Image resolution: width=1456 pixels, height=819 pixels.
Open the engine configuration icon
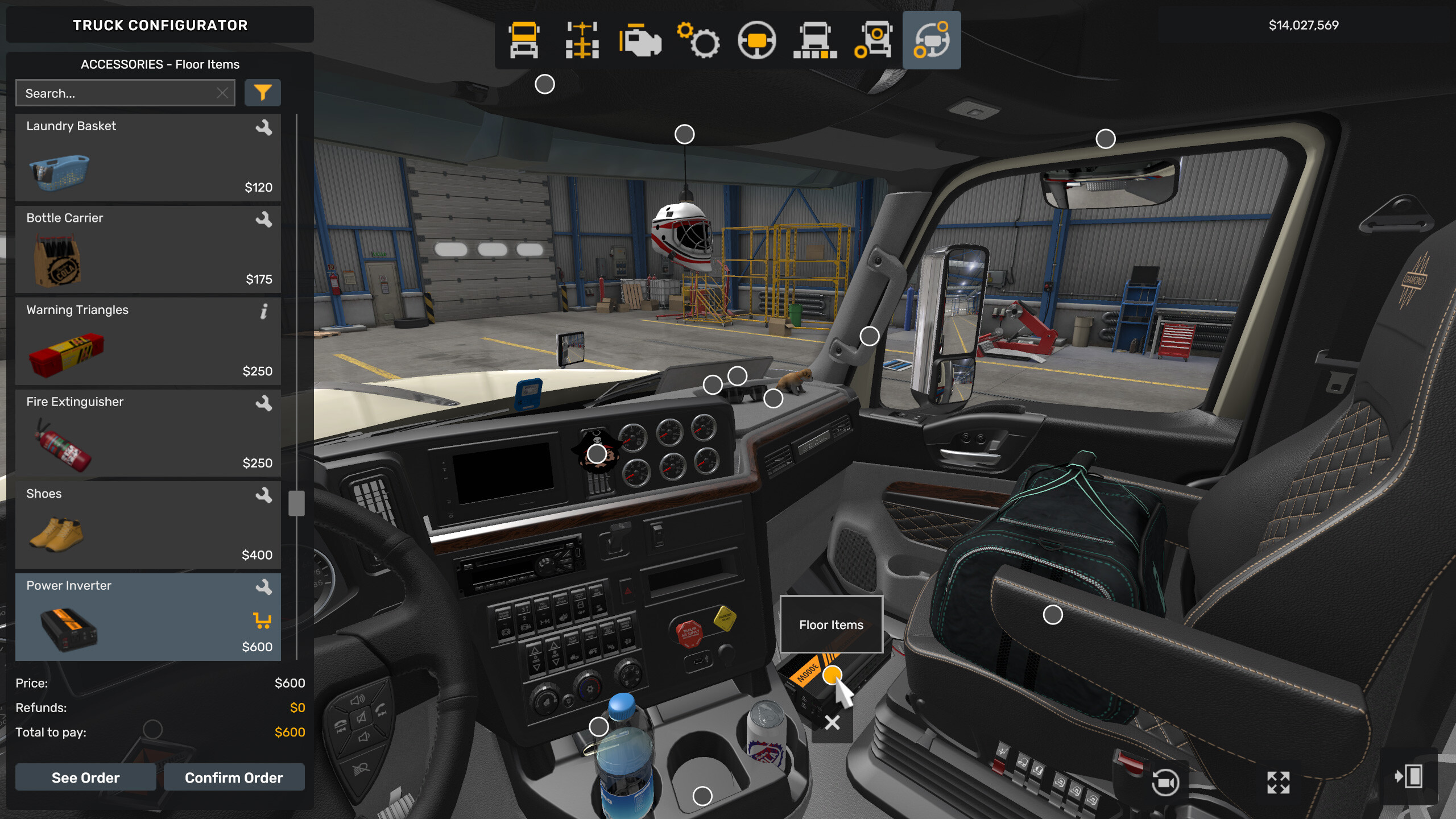pyautogui.click(x=640, y=40)
